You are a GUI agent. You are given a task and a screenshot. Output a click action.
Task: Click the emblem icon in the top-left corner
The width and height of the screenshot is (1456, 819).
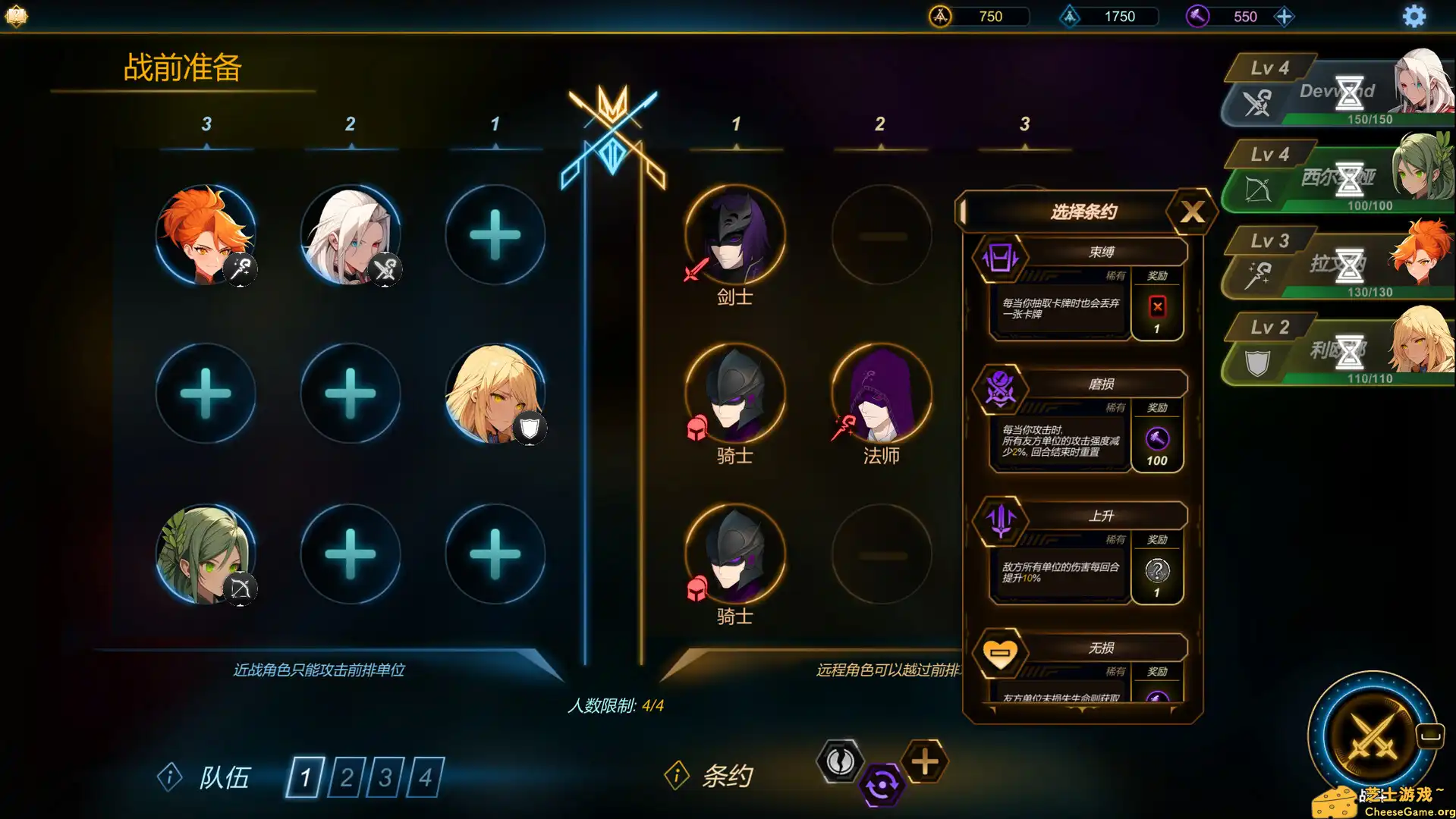16,16
